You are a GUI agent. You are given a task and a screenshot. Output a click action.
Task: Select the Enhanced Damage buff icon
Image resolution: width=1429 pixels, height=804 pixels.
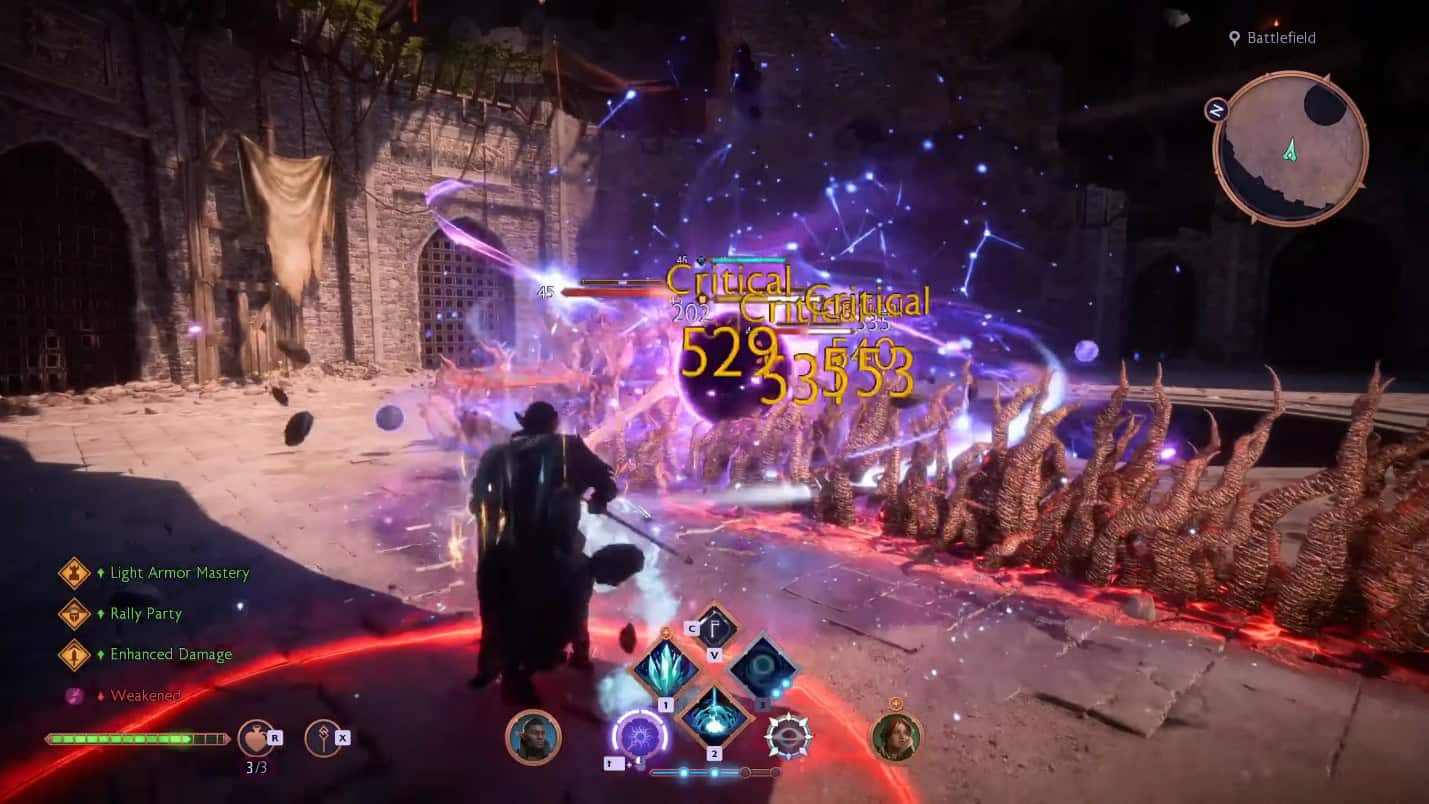click(x=74, y=654)
